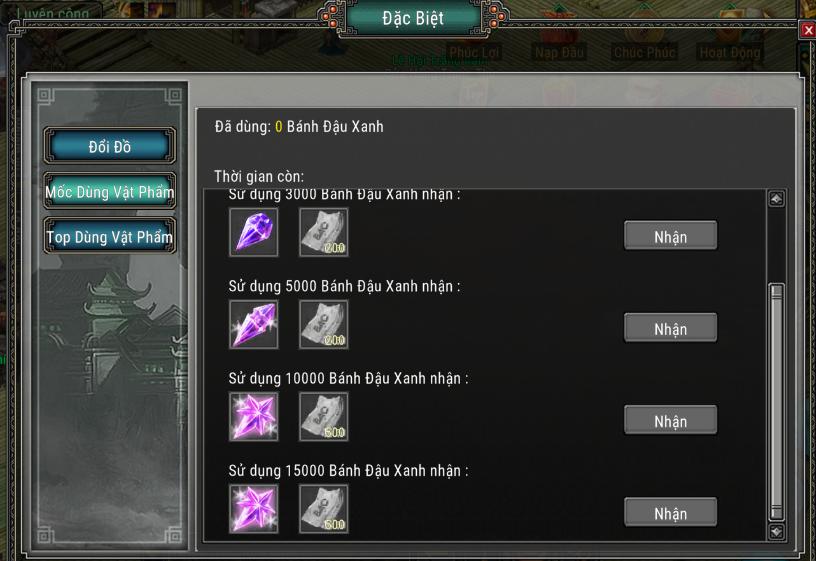This screenshot has height=561, width=816.
Task: Inspect the purple crystal in the 5000 row
Action: coord(253,325)
